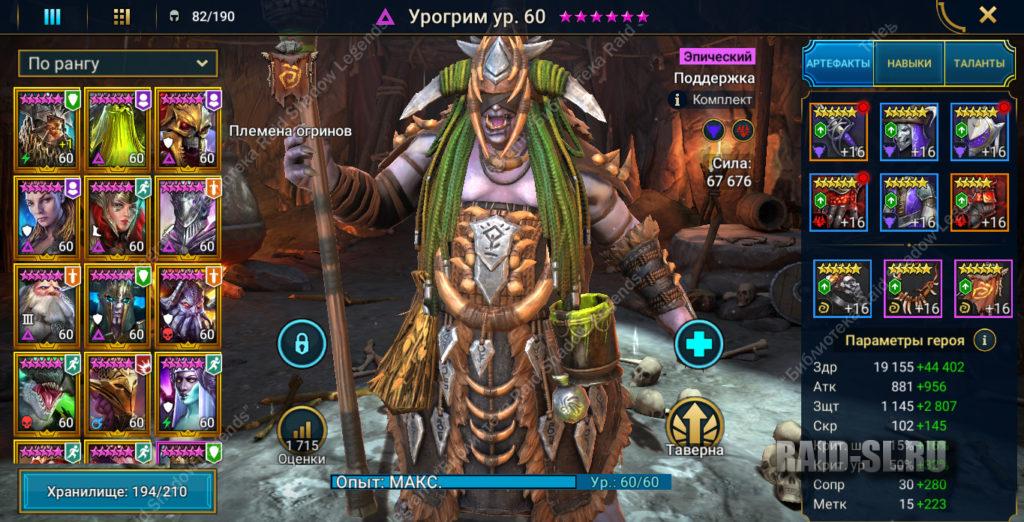Screen dimensions: 1024x522
Task: Toggle the hero lock icon
Action: pyautogui.click(x=301, y=344)
